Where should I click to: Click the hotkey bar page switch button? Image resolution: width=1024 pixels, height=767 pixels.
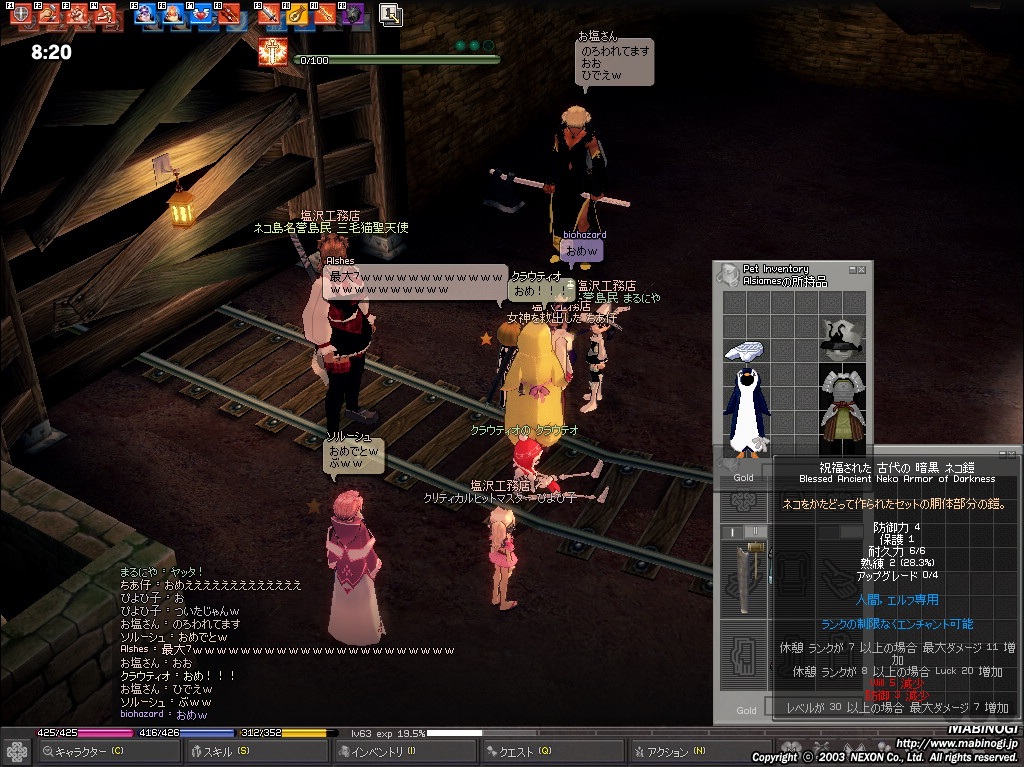(x=391, y=14)
